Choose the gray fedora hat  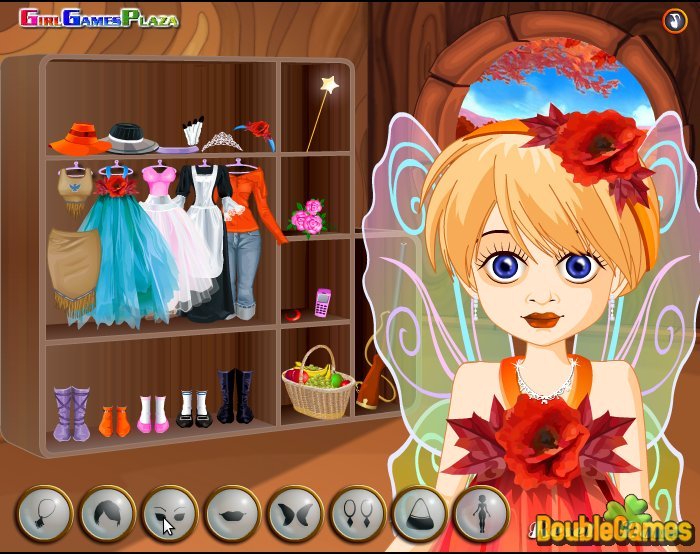click(x=132, y=137)
